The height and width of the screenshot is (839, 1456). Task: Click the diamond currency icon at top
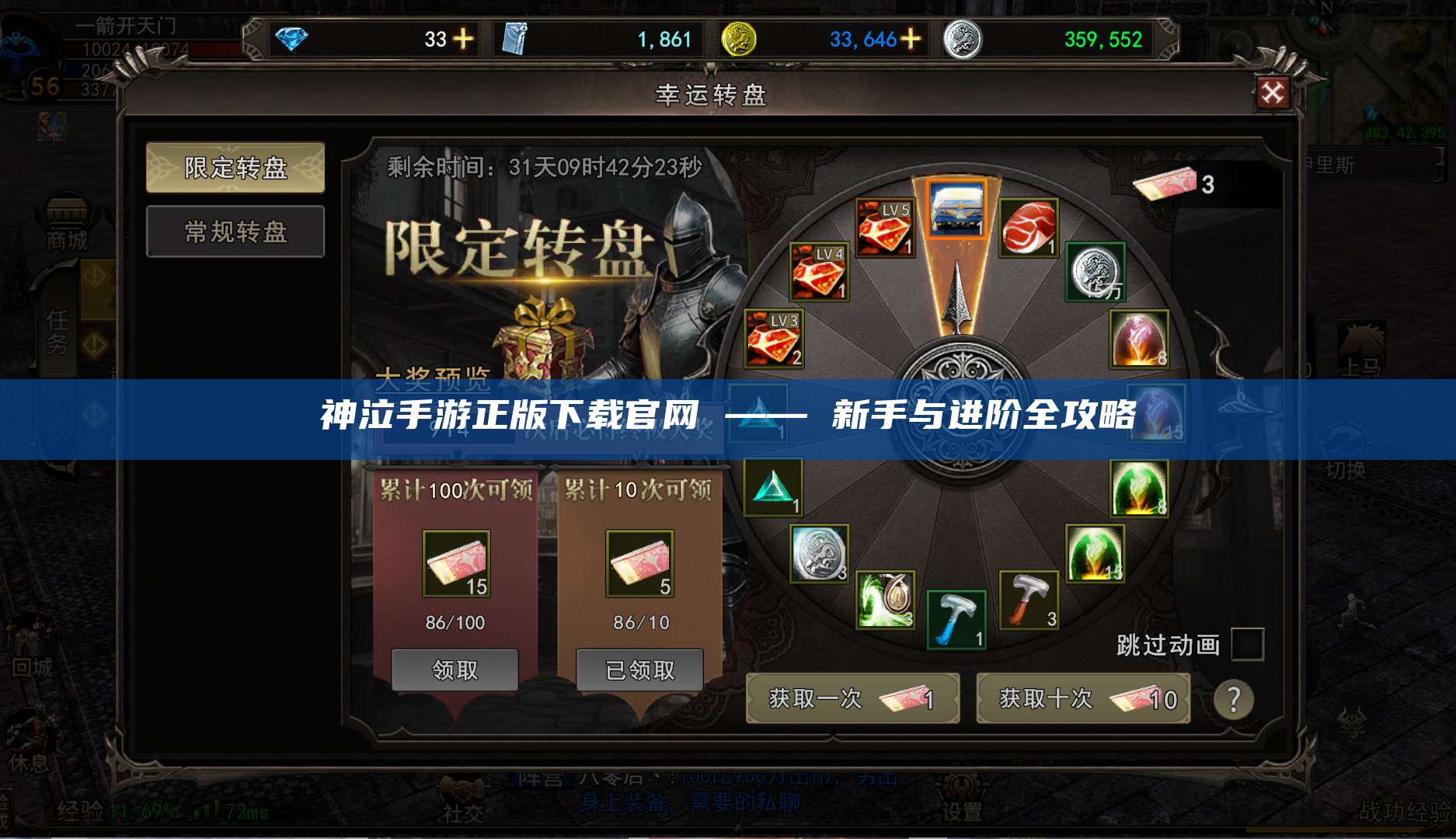290,37
